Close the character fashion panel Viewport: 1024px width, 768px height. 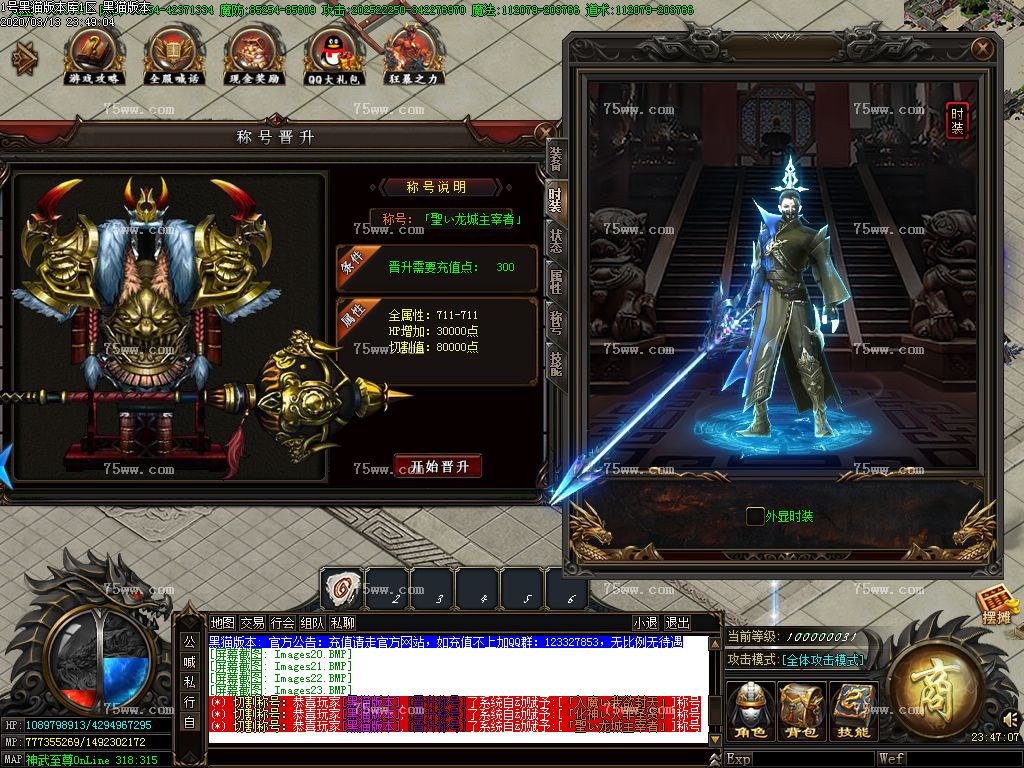(983, 48)
